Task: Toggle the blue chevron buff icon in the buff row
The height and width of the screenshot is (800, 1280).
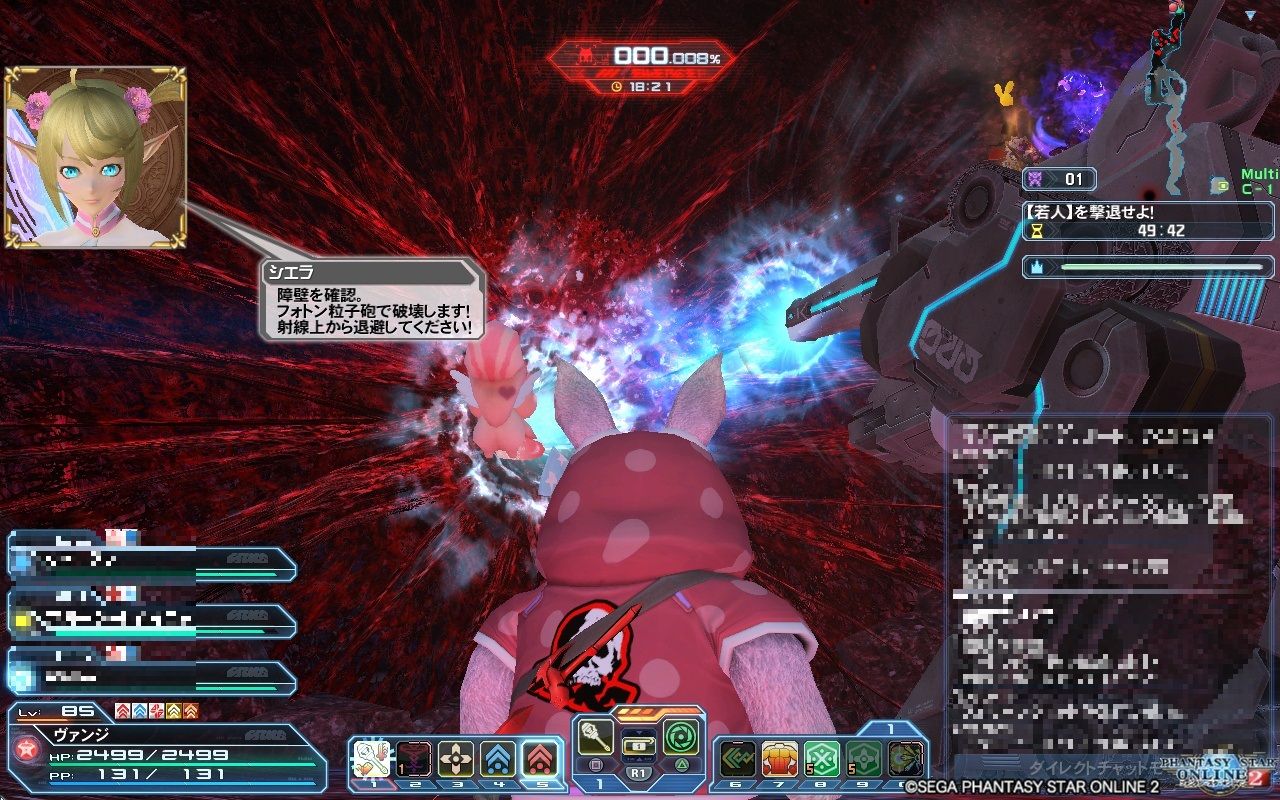Action: [x=138, y=710]
